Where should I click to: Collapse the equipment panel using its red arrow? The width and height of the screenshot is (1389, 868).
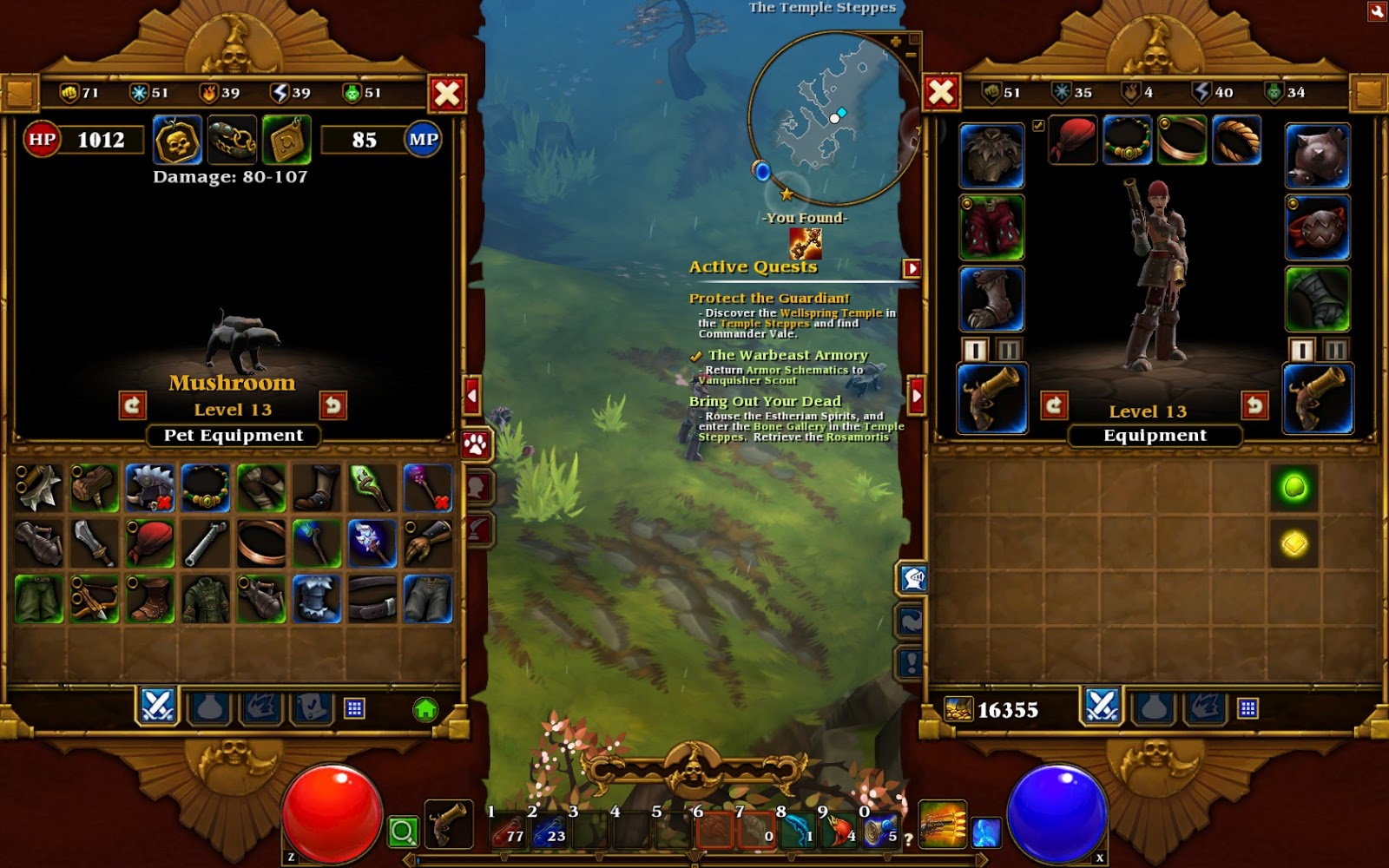point(915,396)
